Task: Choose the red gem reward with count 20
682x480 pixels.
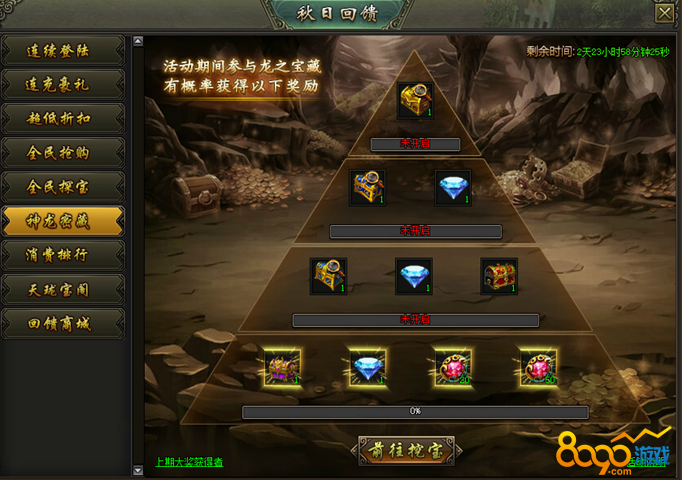Action: 451,365
